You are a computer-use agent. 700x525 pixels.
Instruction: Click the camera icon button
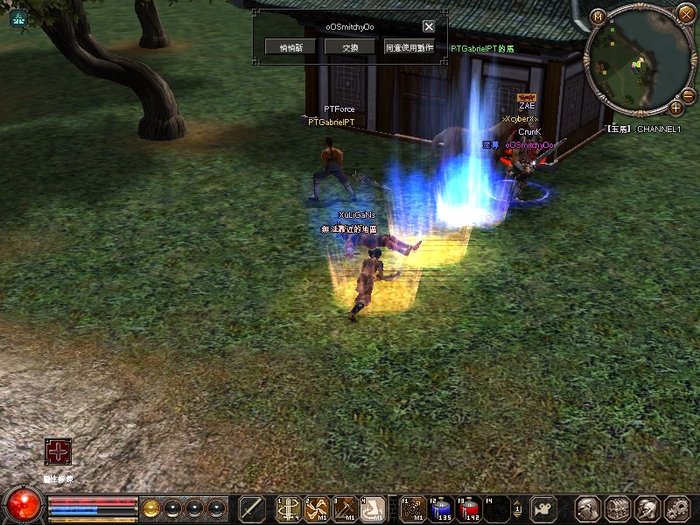544,508
